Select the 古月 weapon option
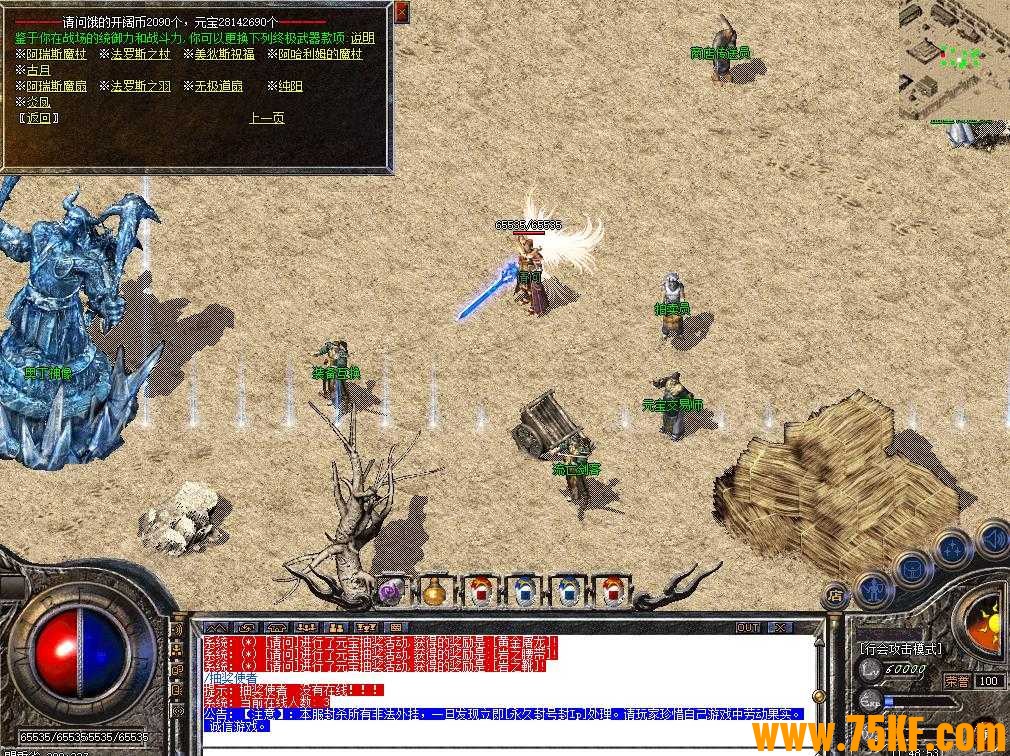 click(x=37, y=70)
